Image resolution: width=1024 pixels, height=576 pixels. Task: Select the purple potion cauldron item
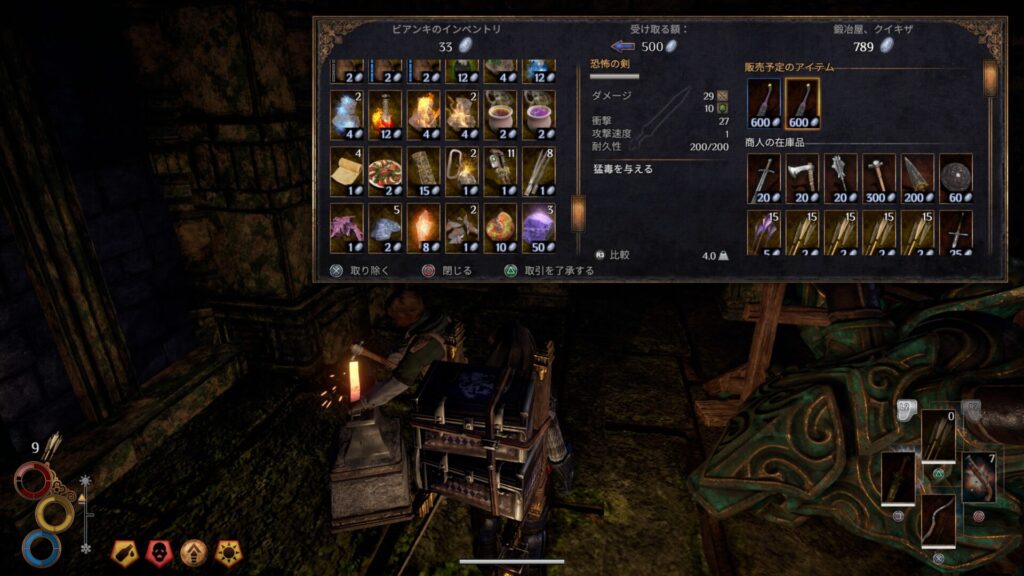pos(540,115)
